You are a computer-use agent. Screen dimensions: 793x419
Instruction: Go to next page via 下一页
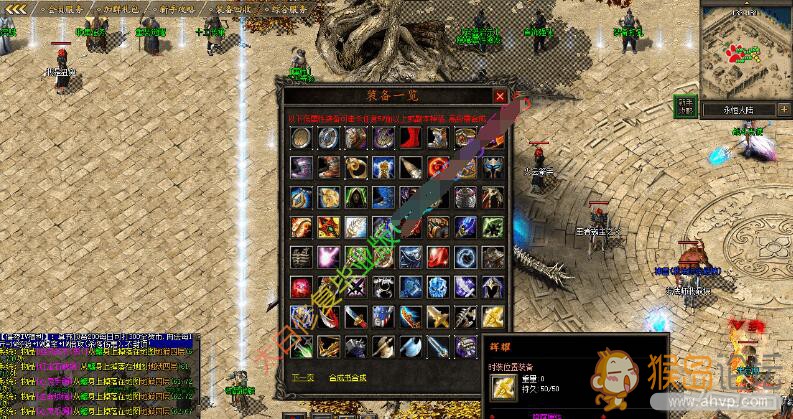[302, 377]
